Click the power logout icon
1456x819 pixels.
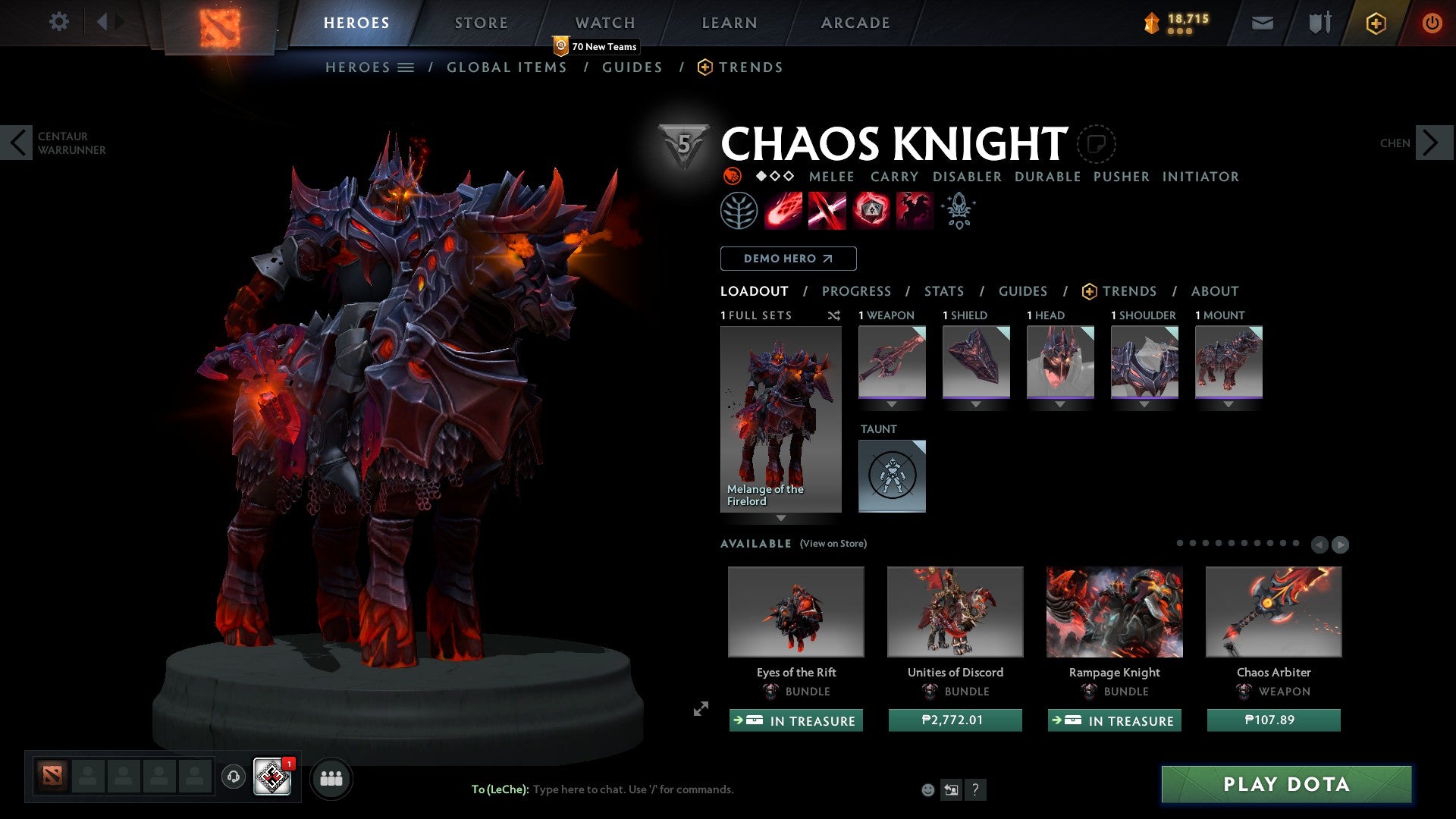[x=1432, y=23]
